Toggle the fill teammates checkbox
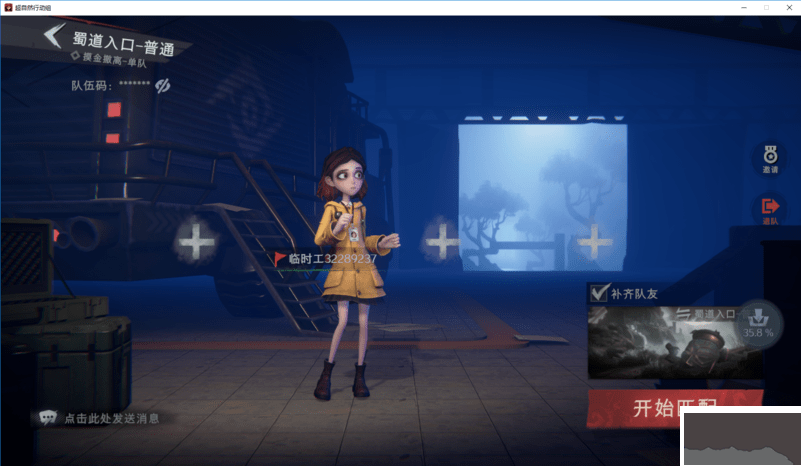The image size is (801, 466). [x=600, y=293]
